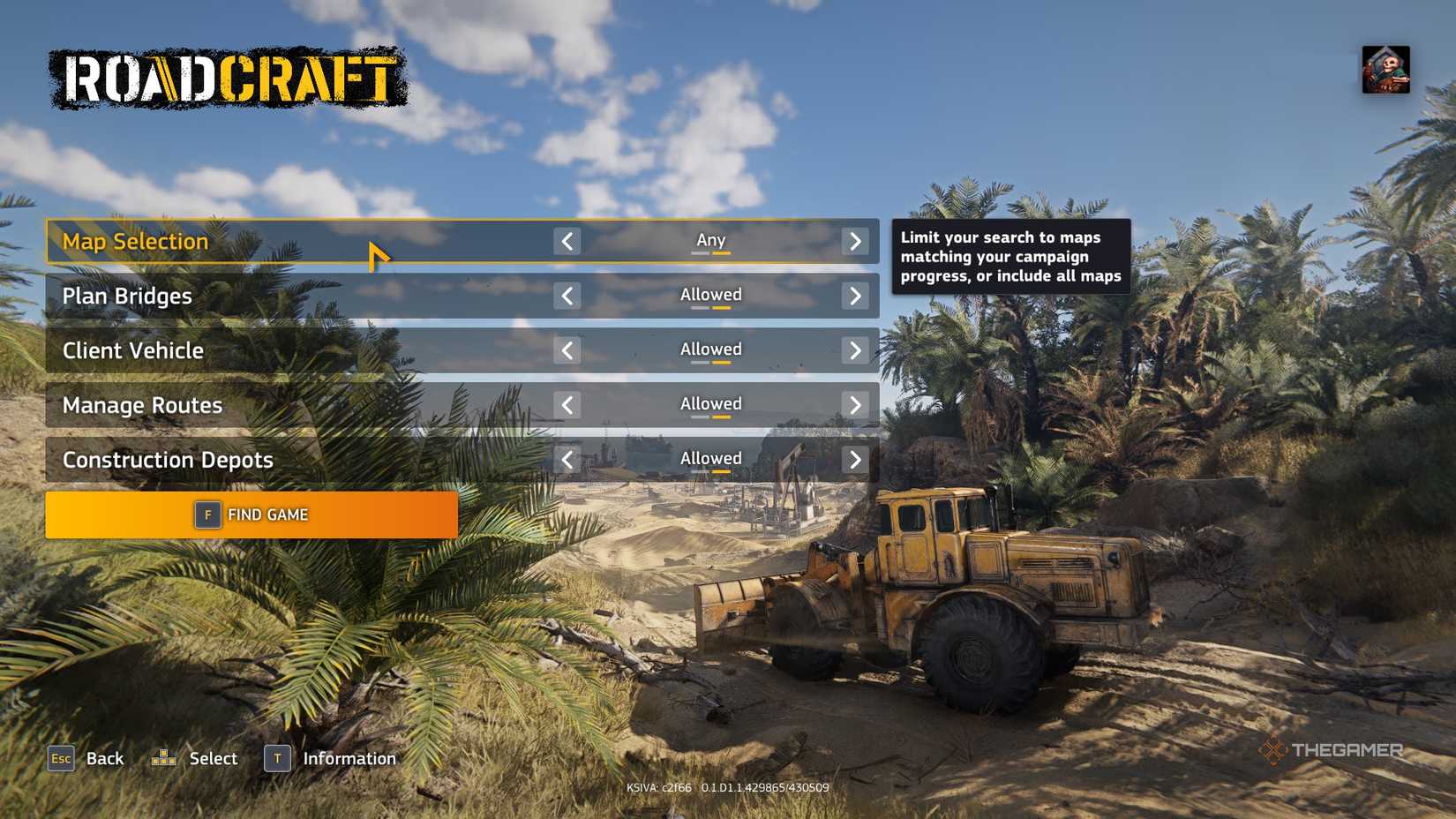This screenshot has width=1456, height=819.
Task: Click the player avatar icon top right
Action: (x=1387, y=72)
